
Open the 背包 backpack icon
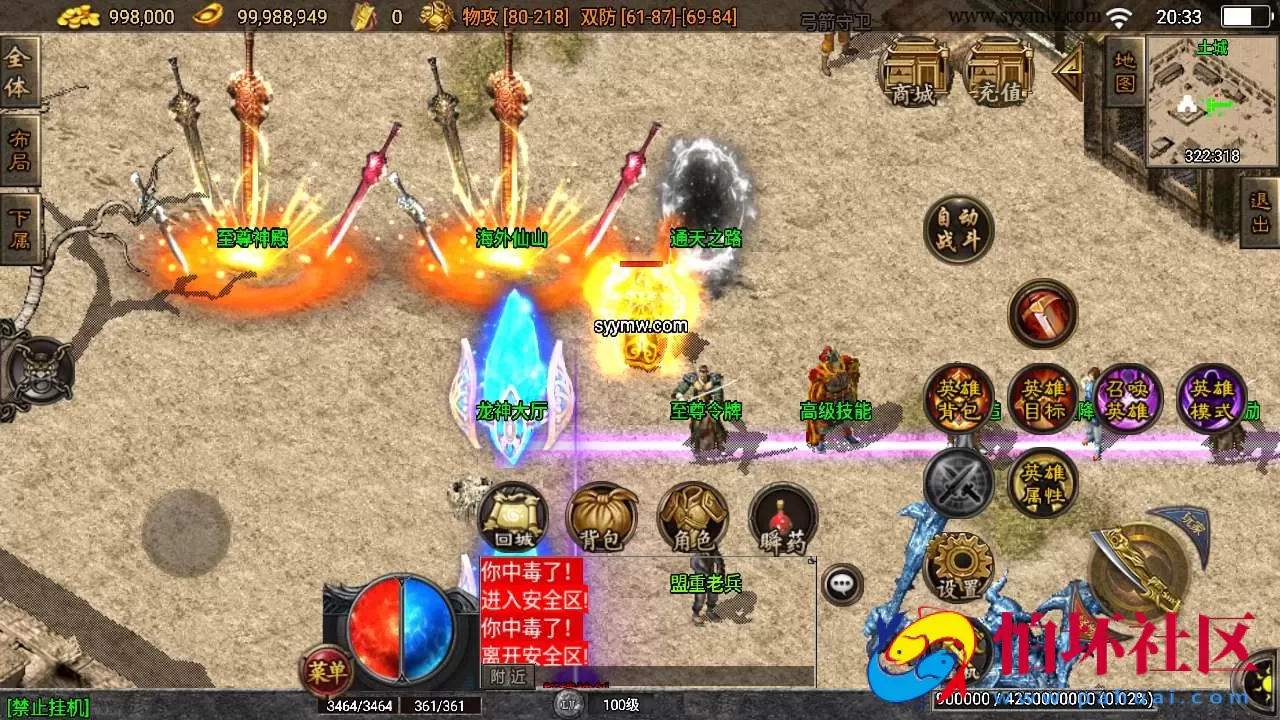[x=601, y=518]
